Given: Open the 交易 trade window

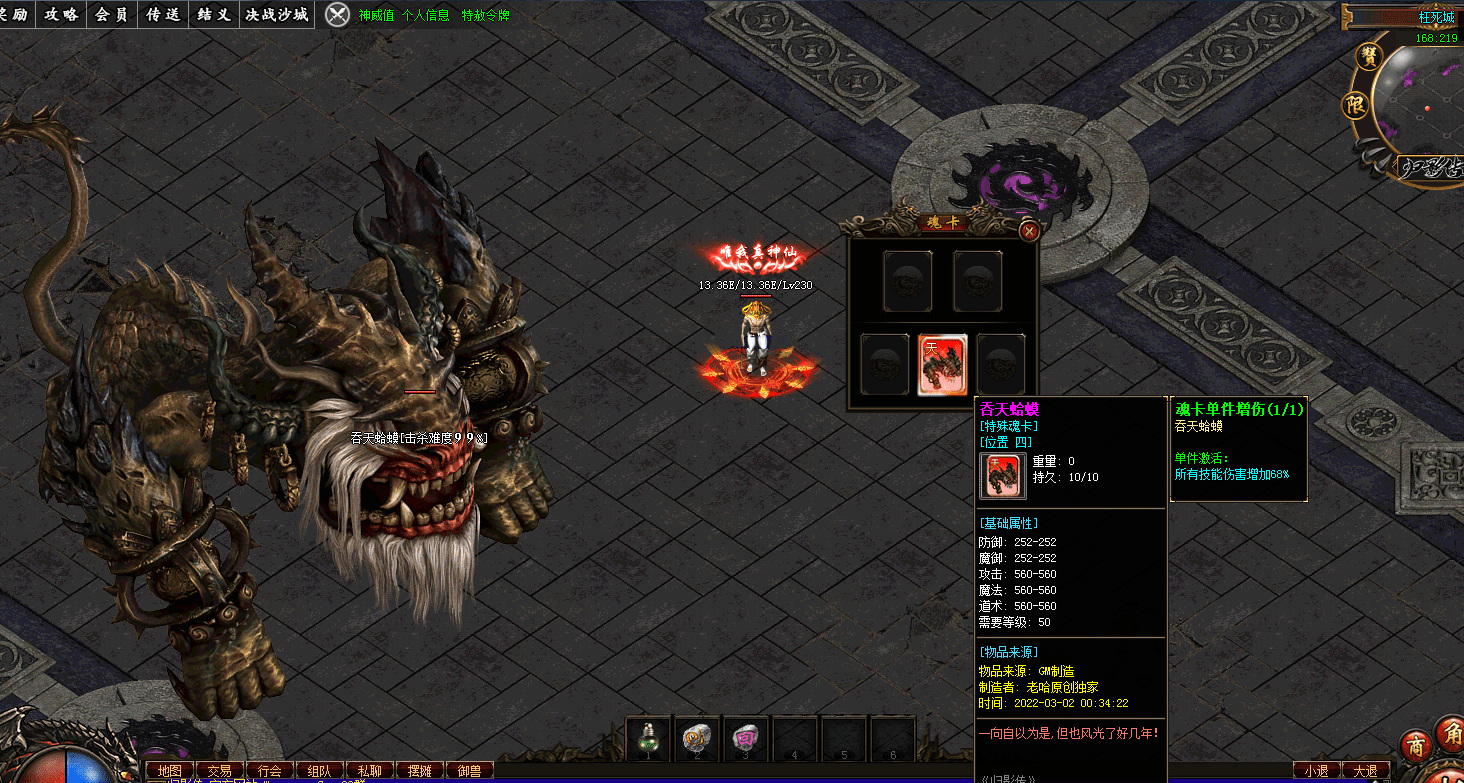Looking at the screenshot, I should click(220, 771).
